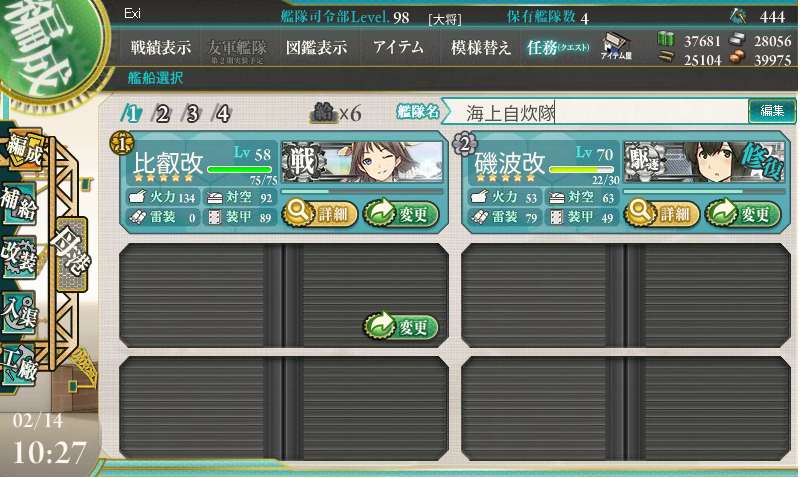Open the アイテム menu
The image size is (800, 478).
(x=398, y=47)
